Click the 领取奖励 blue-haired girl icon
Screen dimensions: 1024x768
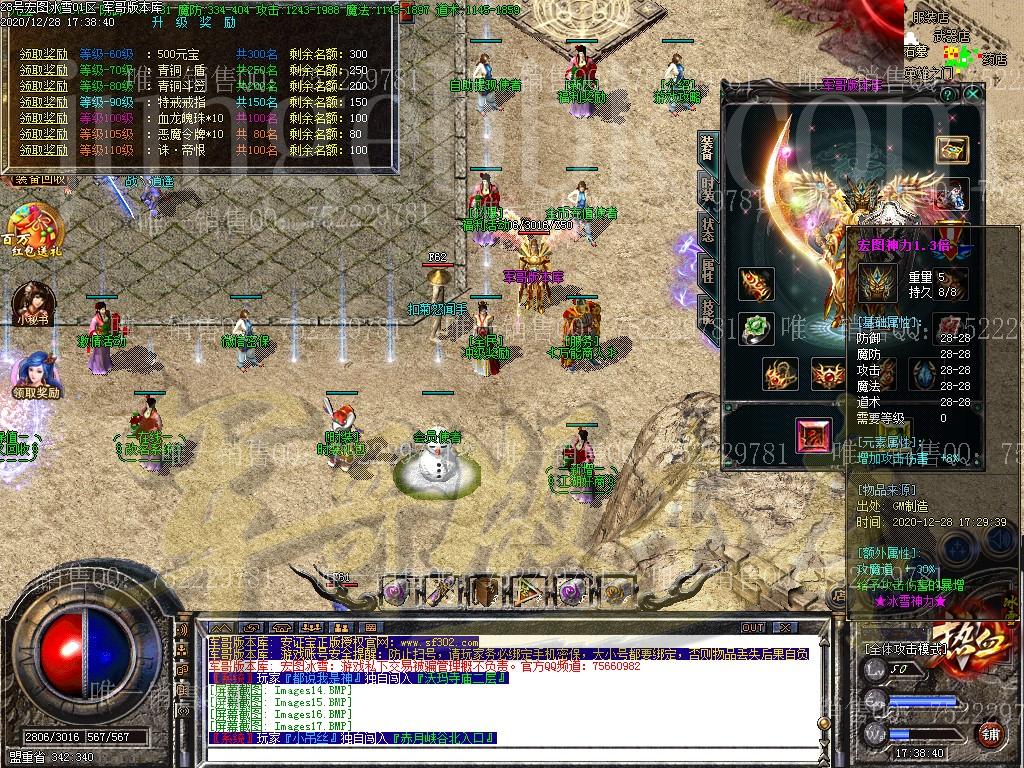(x=34, y=375)
